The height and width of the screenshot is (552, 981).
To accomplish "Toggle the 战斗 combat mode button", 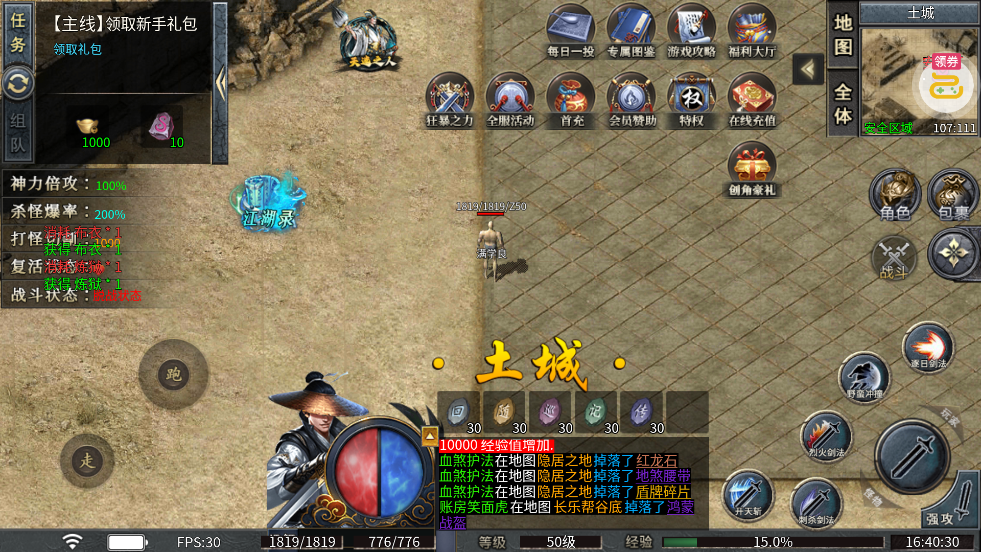I will click(x=893, y=257).
